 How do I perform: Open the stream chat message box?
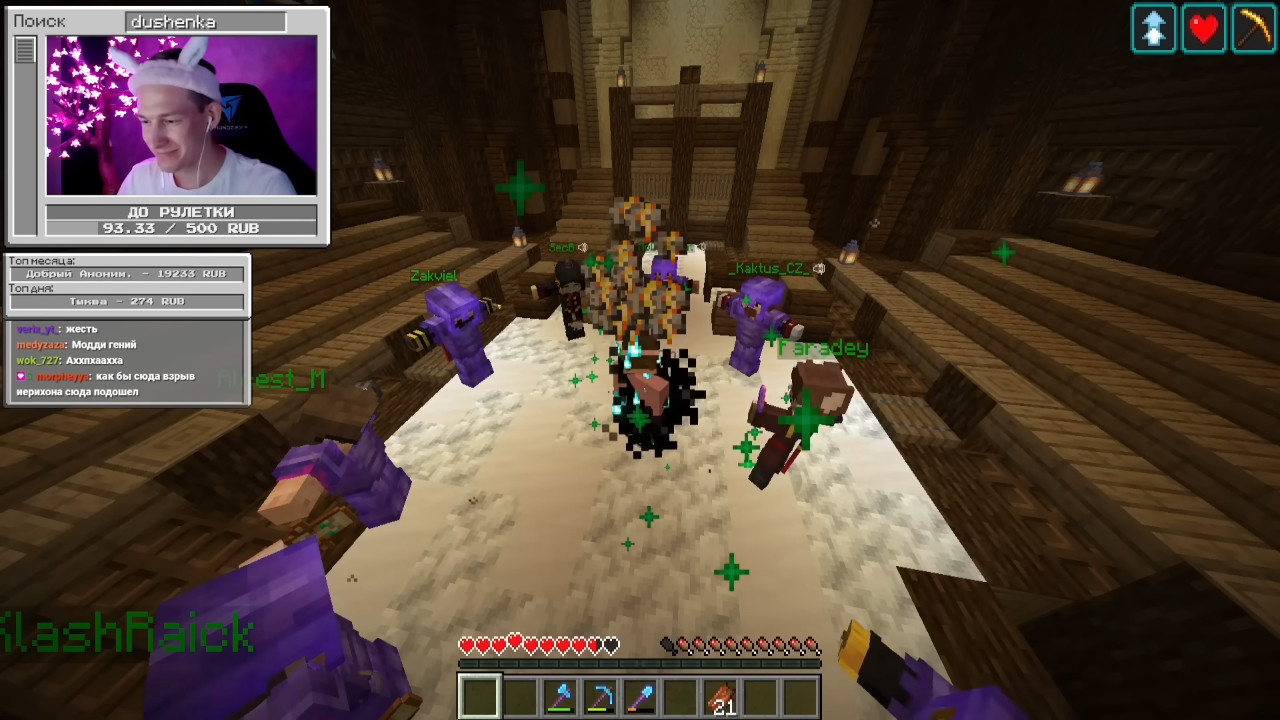pyautogui.click(x=127, y=362)
